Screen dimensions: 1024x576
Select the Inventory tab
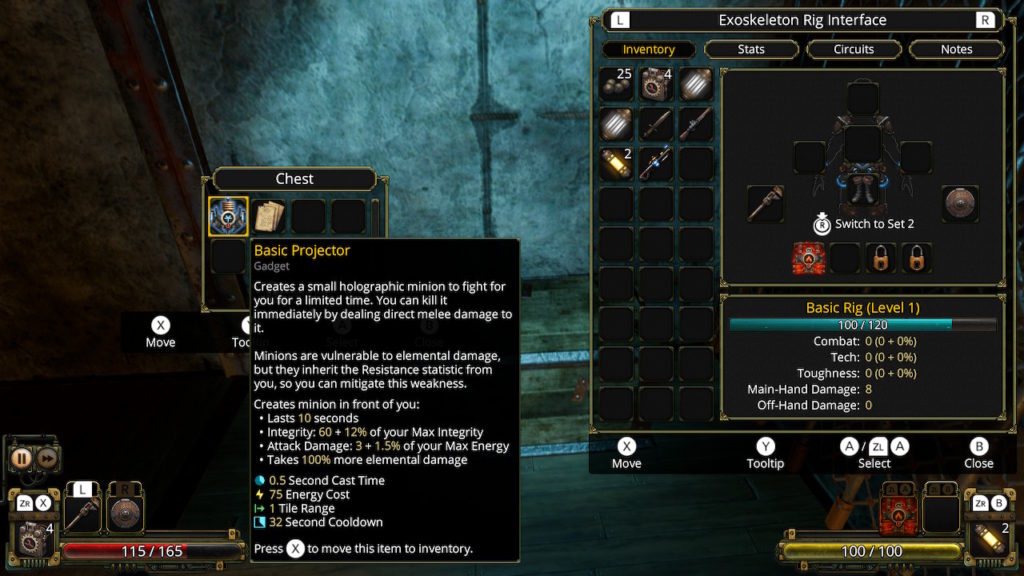pyautogui.click(x=648, y=49)
